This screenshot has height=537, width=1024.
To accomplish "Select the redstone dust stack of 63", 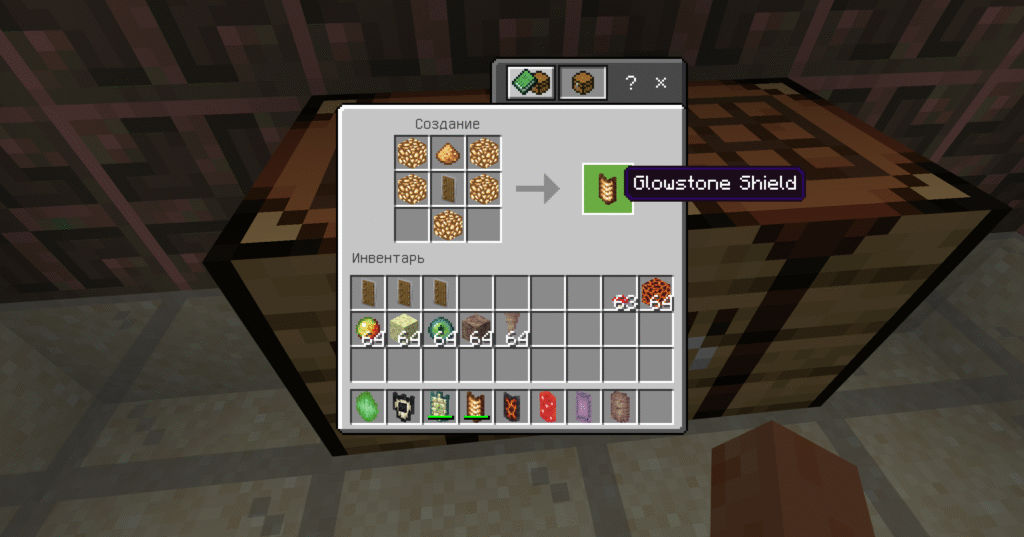I will tap(621, 295).
